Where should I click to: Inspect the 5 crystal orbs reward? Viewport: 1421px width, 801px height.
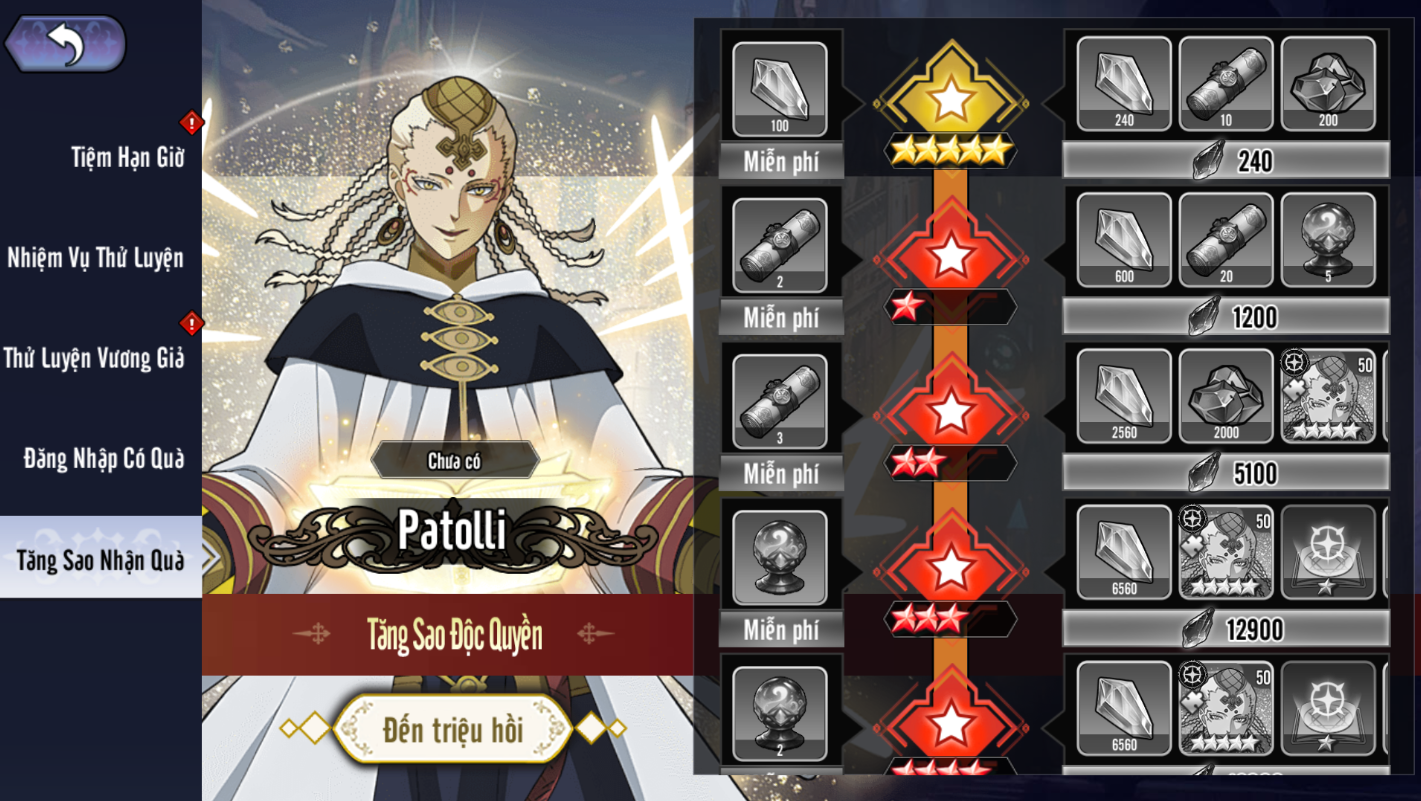pyautogui.click(x=1327, y=241)
